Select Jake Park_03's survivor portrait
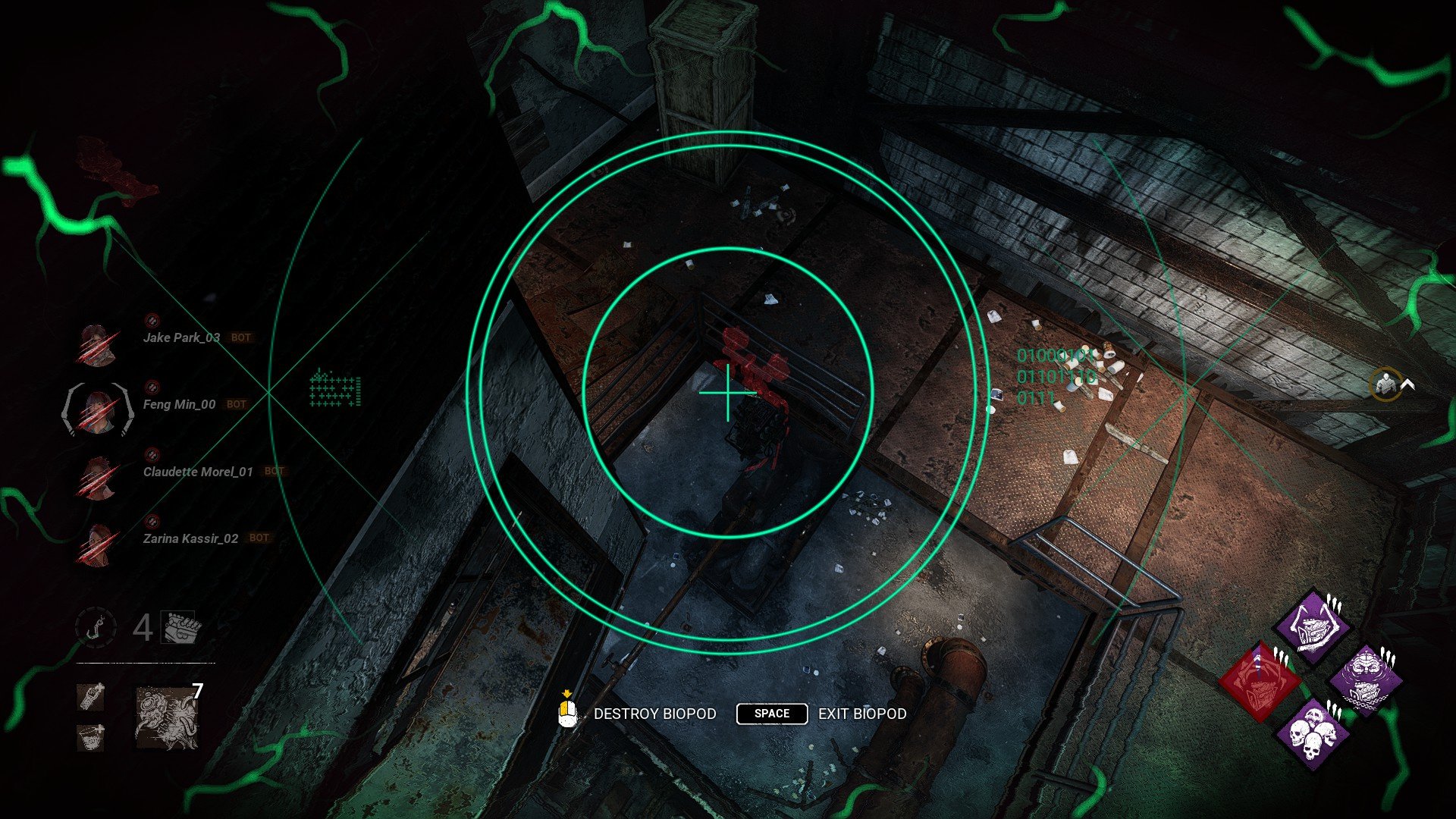Viewport: 1456px width, 819px height. coord(97,344)
